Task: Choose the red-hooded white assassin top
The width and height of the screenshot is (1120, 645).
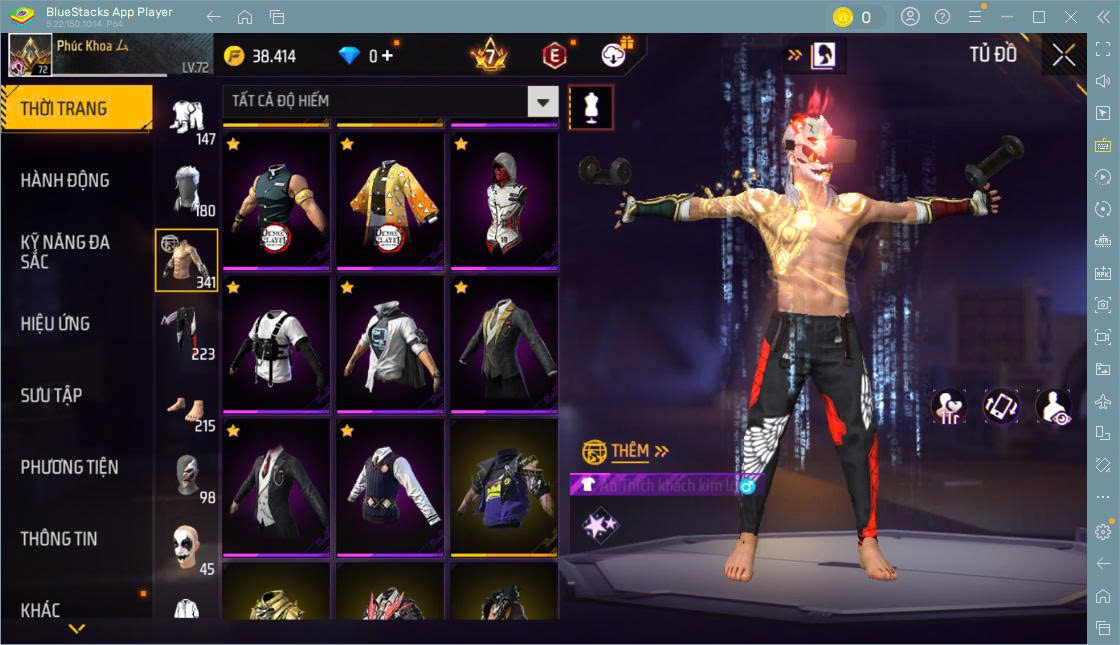Action: click(503, 201)
